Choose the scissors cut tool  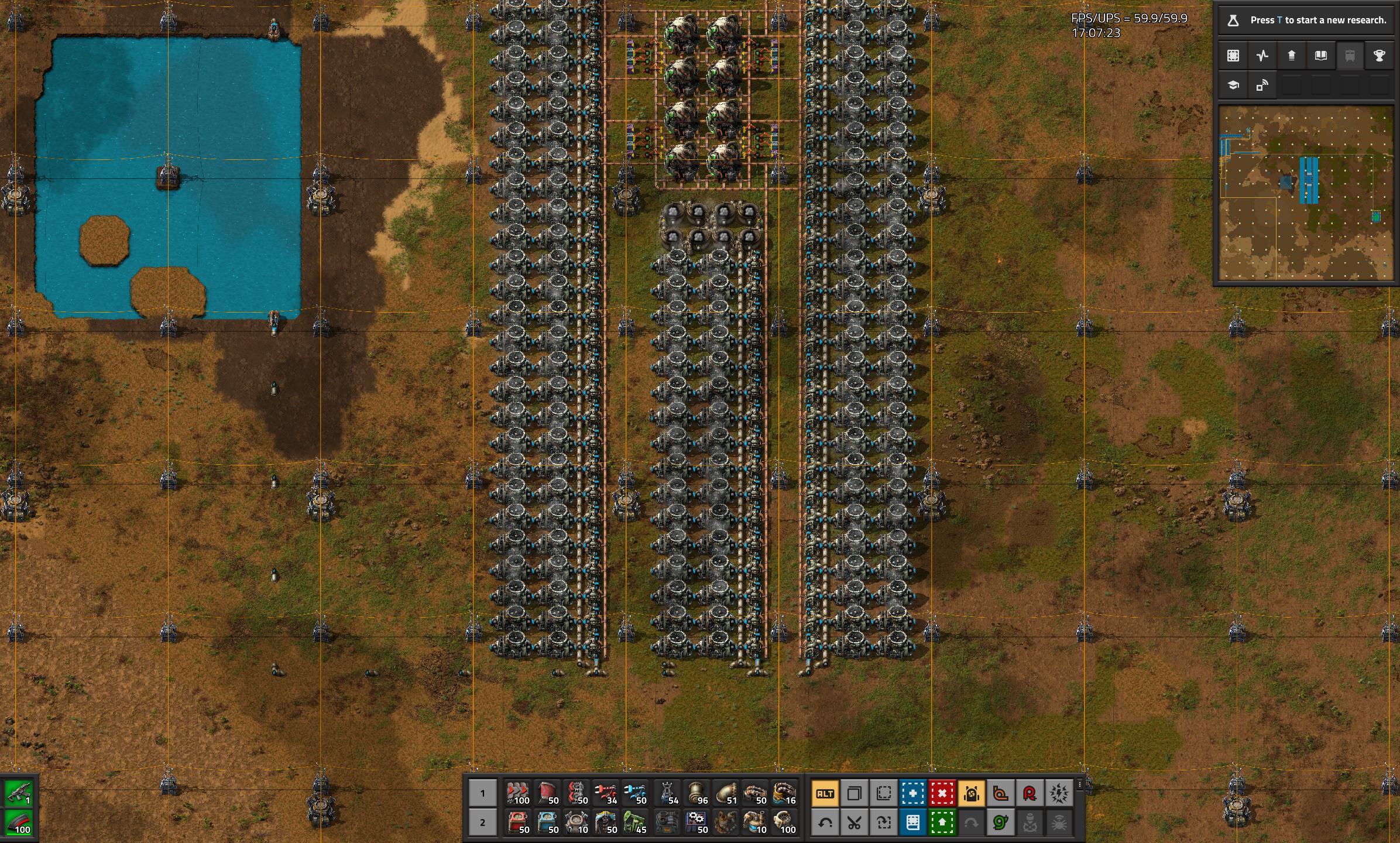tap(854, 823)
